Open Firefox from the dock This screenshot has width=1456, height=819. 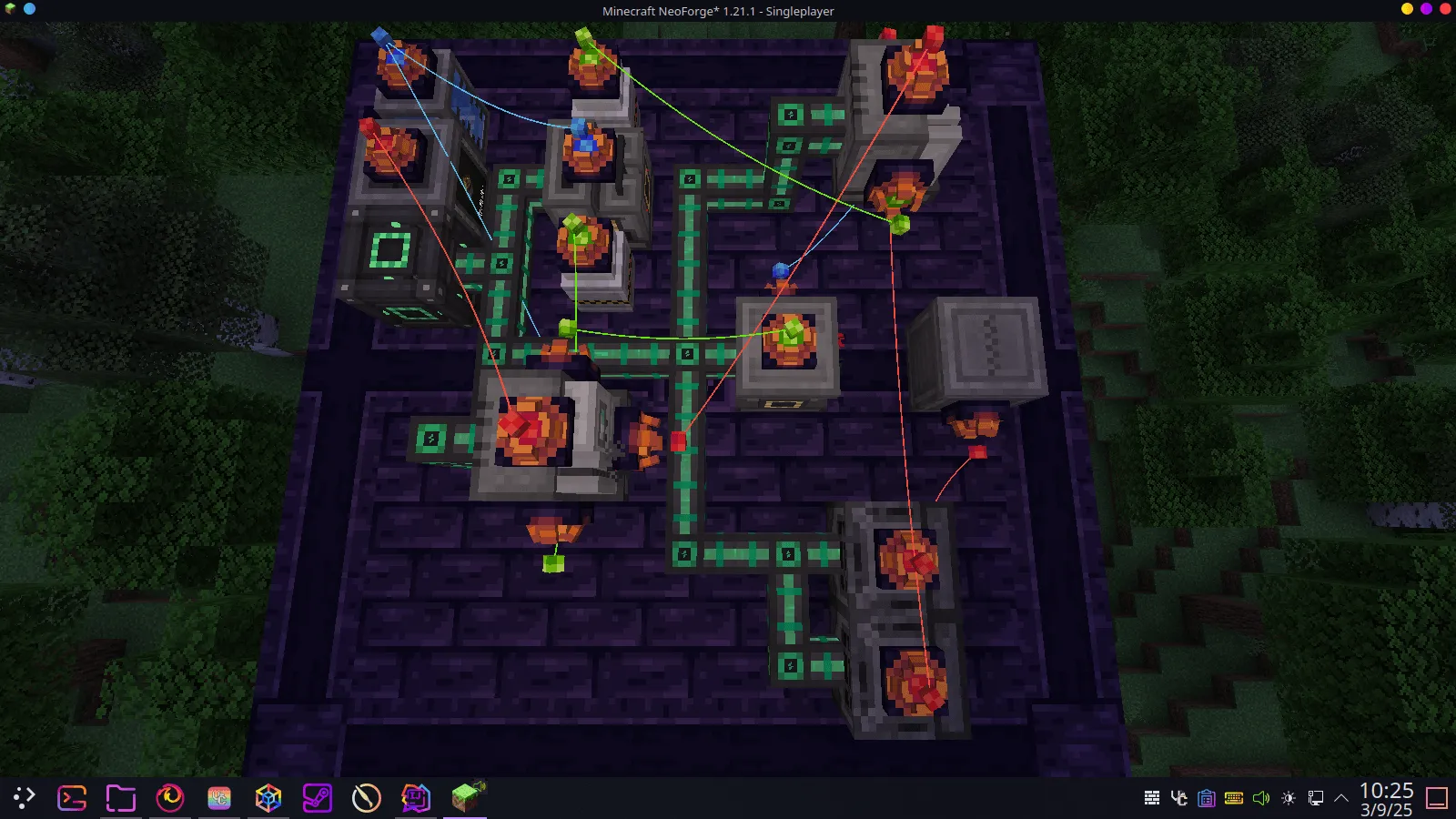(x=169, y=798)
